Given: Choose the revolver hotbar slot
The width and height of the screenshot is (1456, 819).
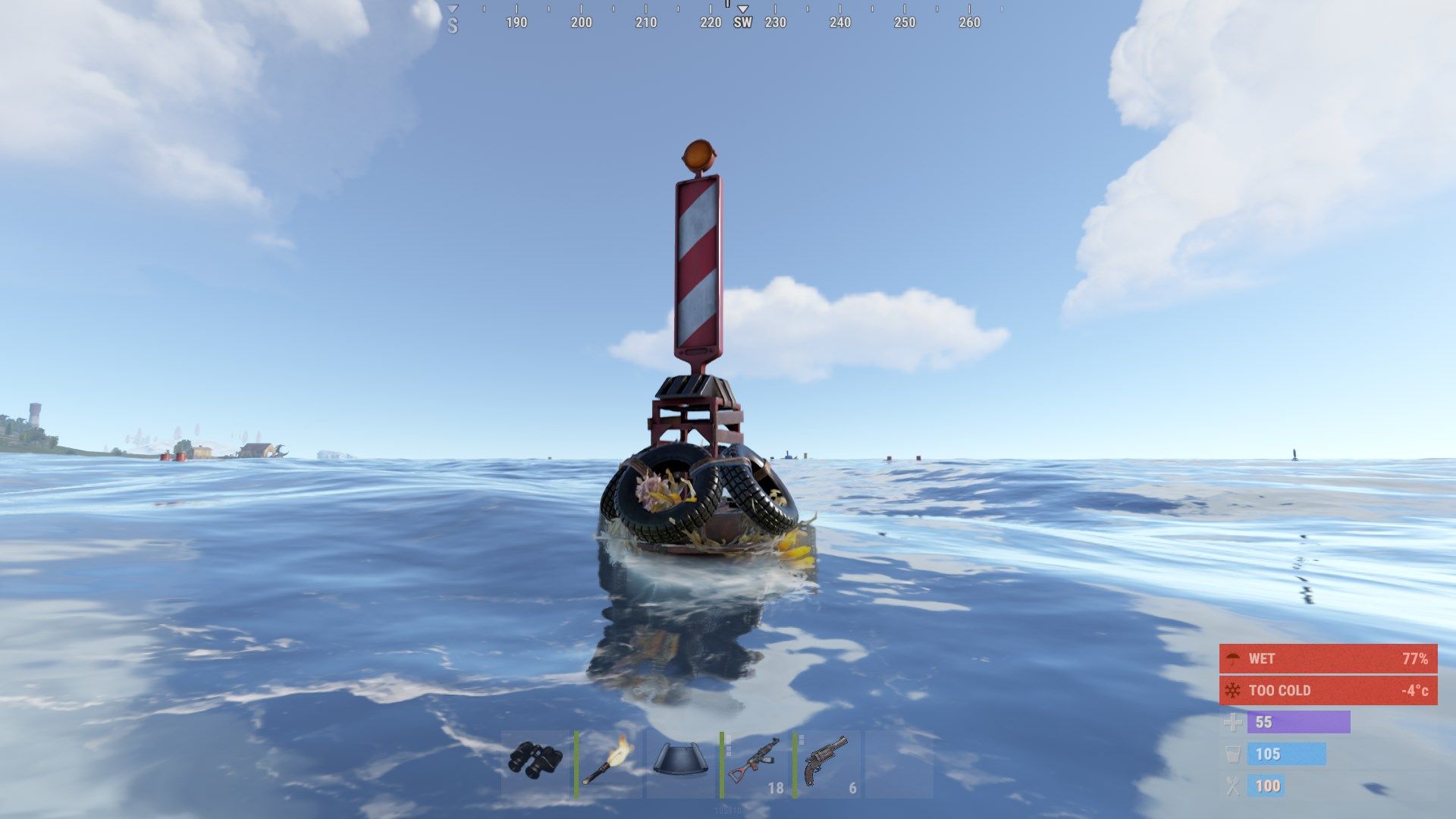Looking at the screenshot, I should click(x=827, y=763).
